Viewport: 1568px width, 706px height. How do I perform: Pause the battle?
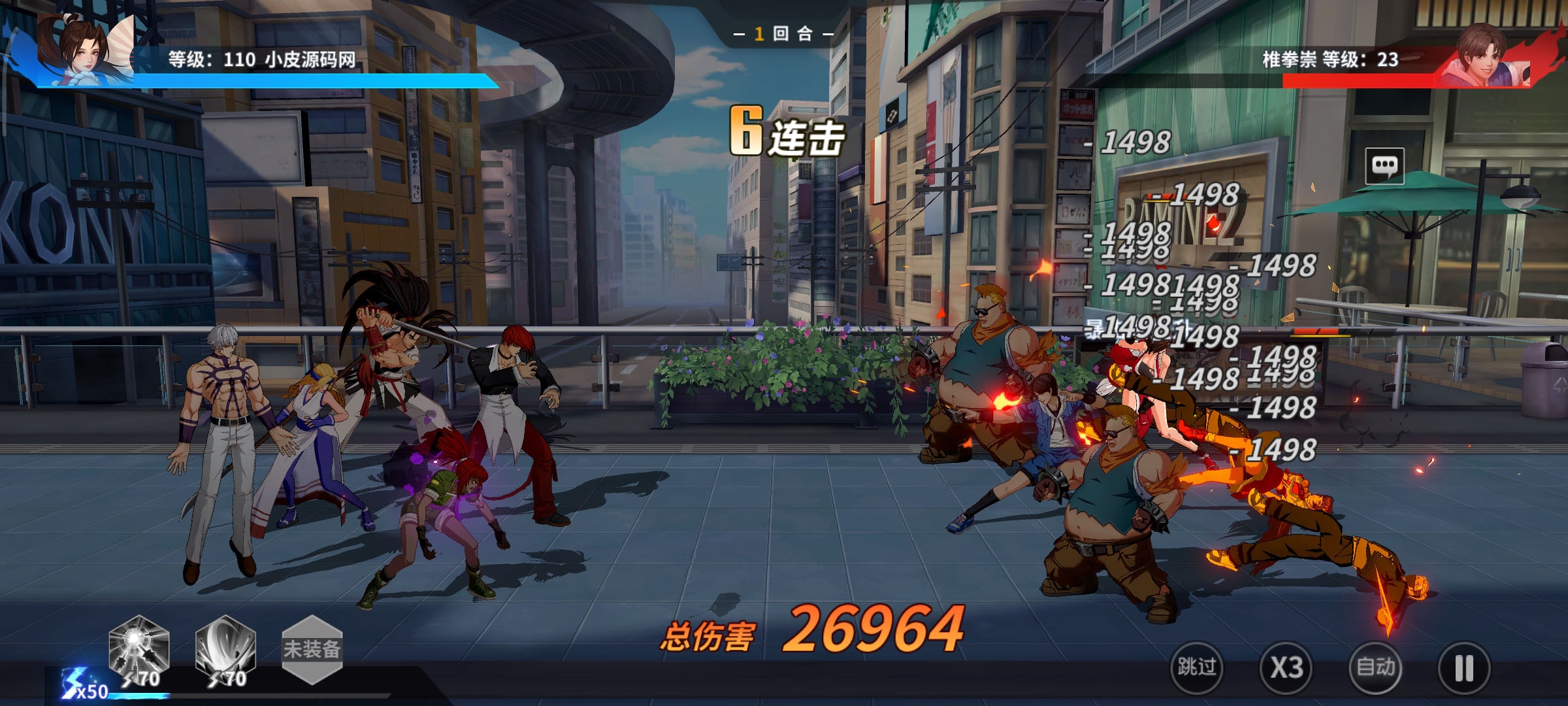[x=1464, y=667]
